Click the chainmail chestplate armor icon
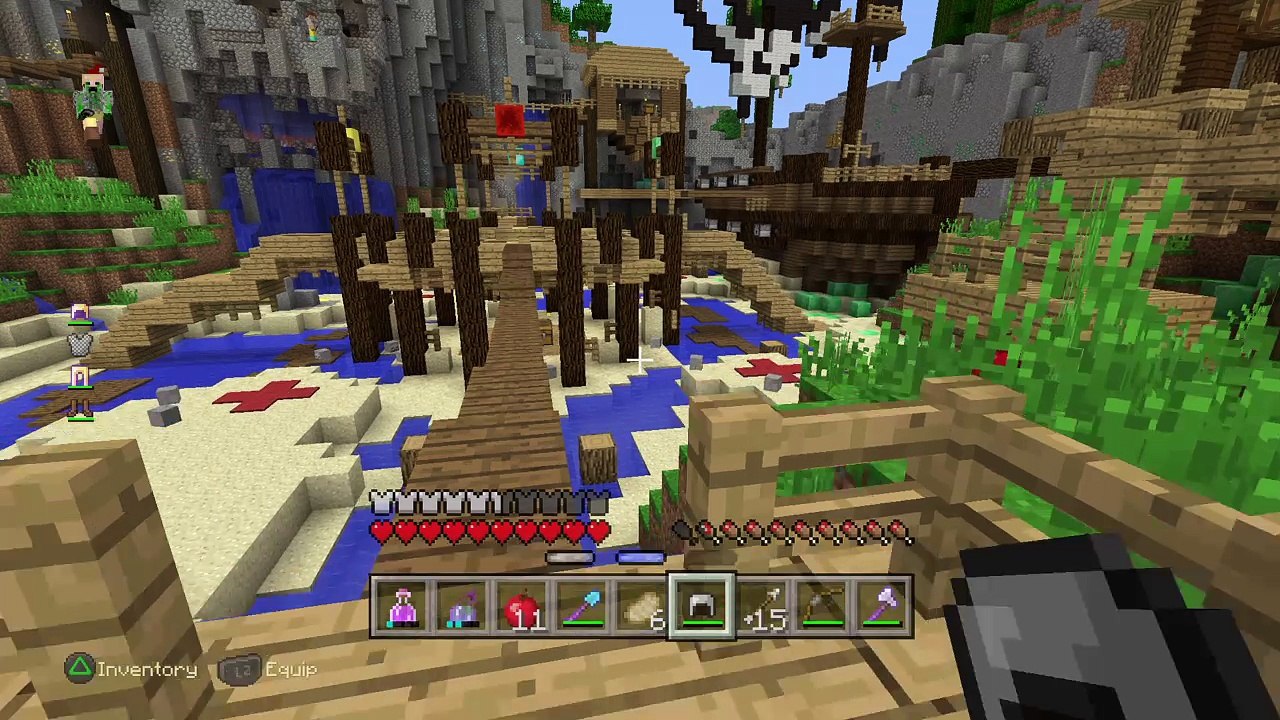Screen dimensions: 1280x720 [80, 345]
